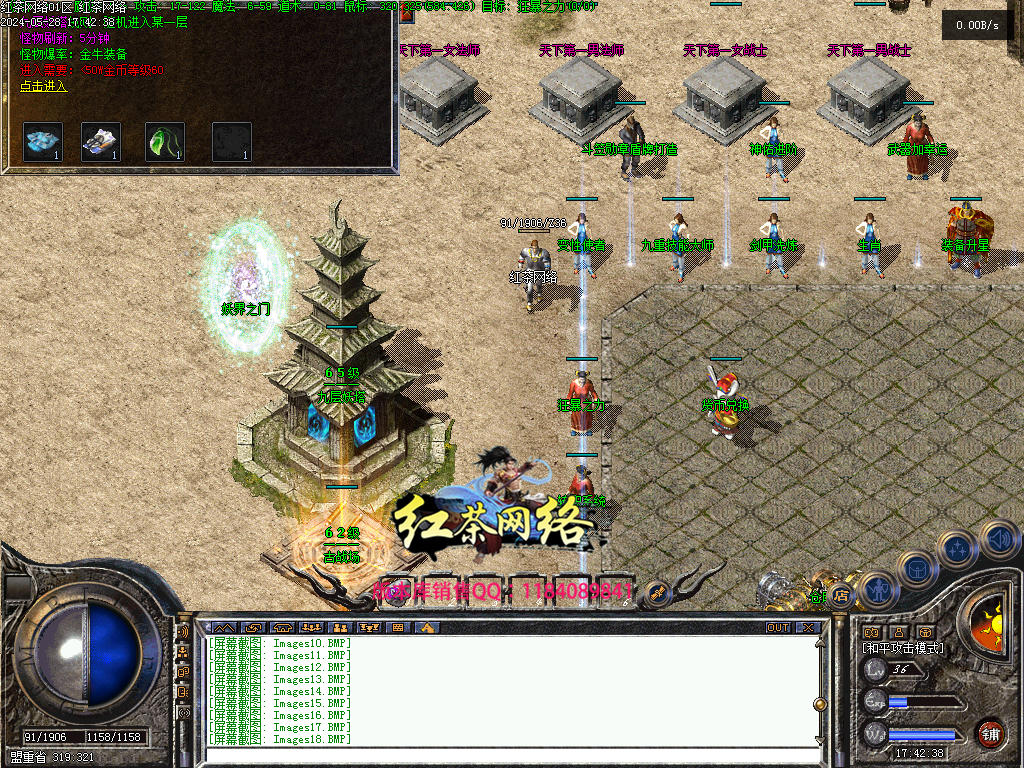The height and width of the screenshot is (768, 1024).
Task: Click the first mountain-shaped chat toolbar icon
Action: pyautogui.click(x=225, y=627)
